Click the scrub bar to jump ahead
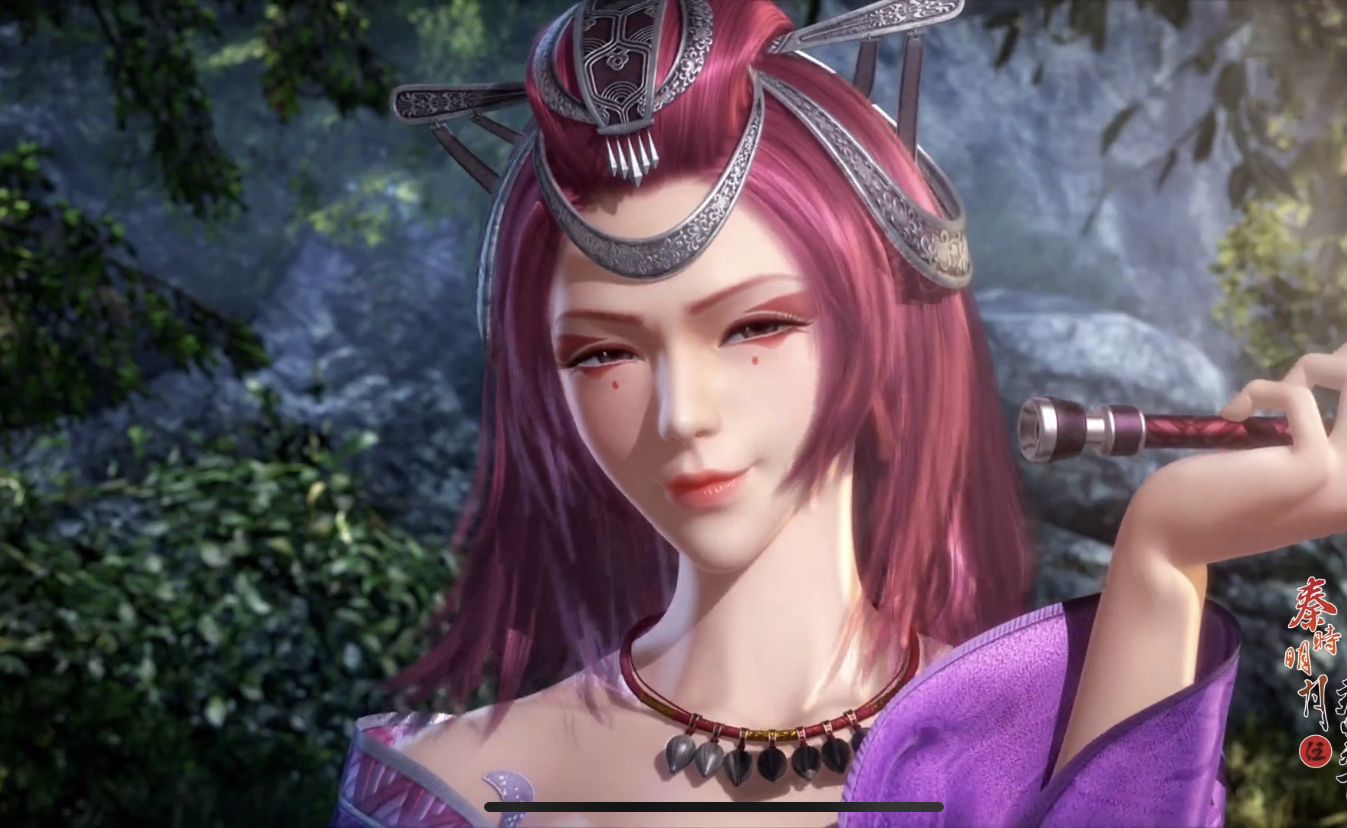Screen dimensions: 1347x828 click(800, 806)
